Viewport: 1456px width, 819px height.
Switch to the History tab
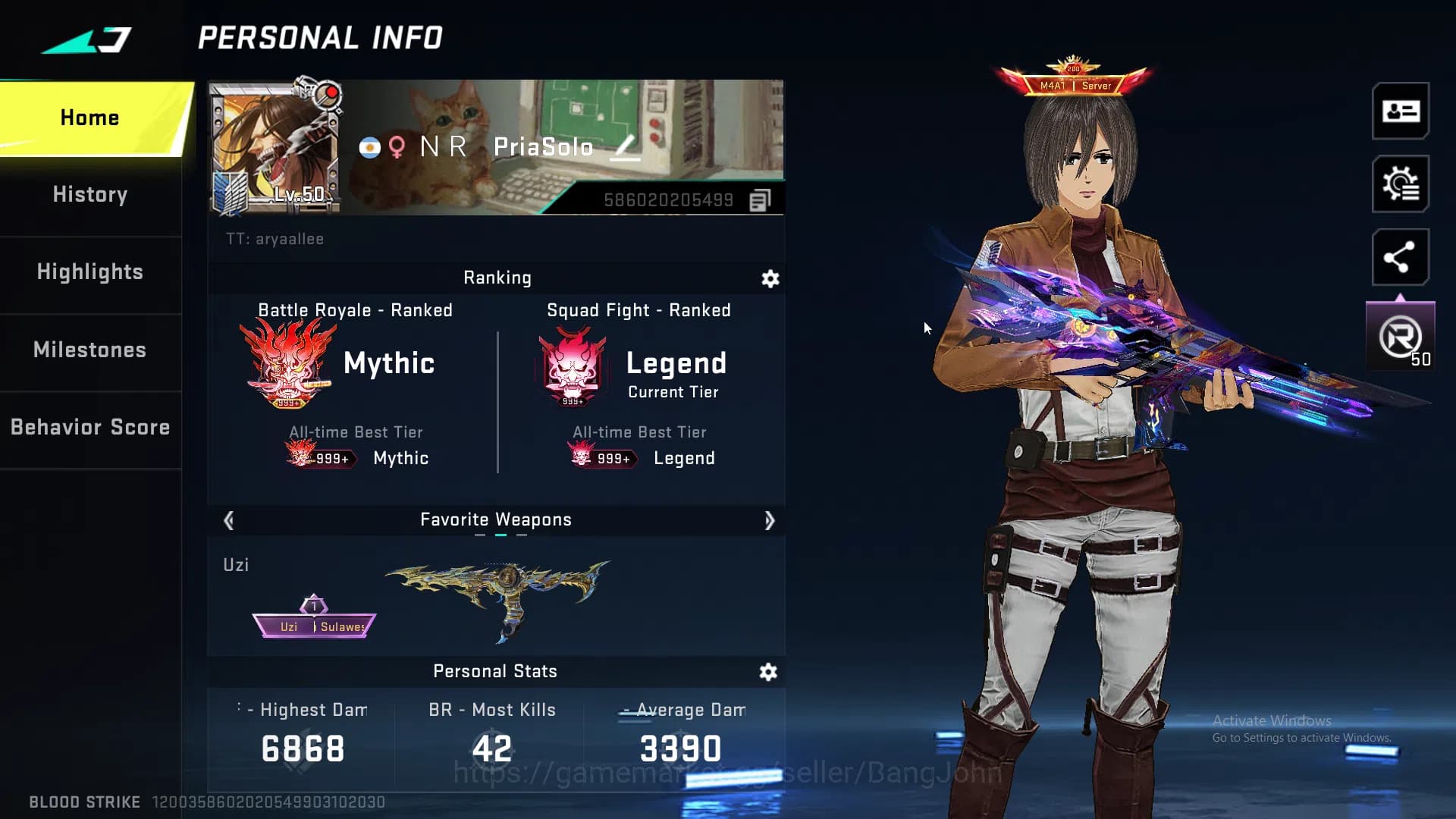coord(89,195)
